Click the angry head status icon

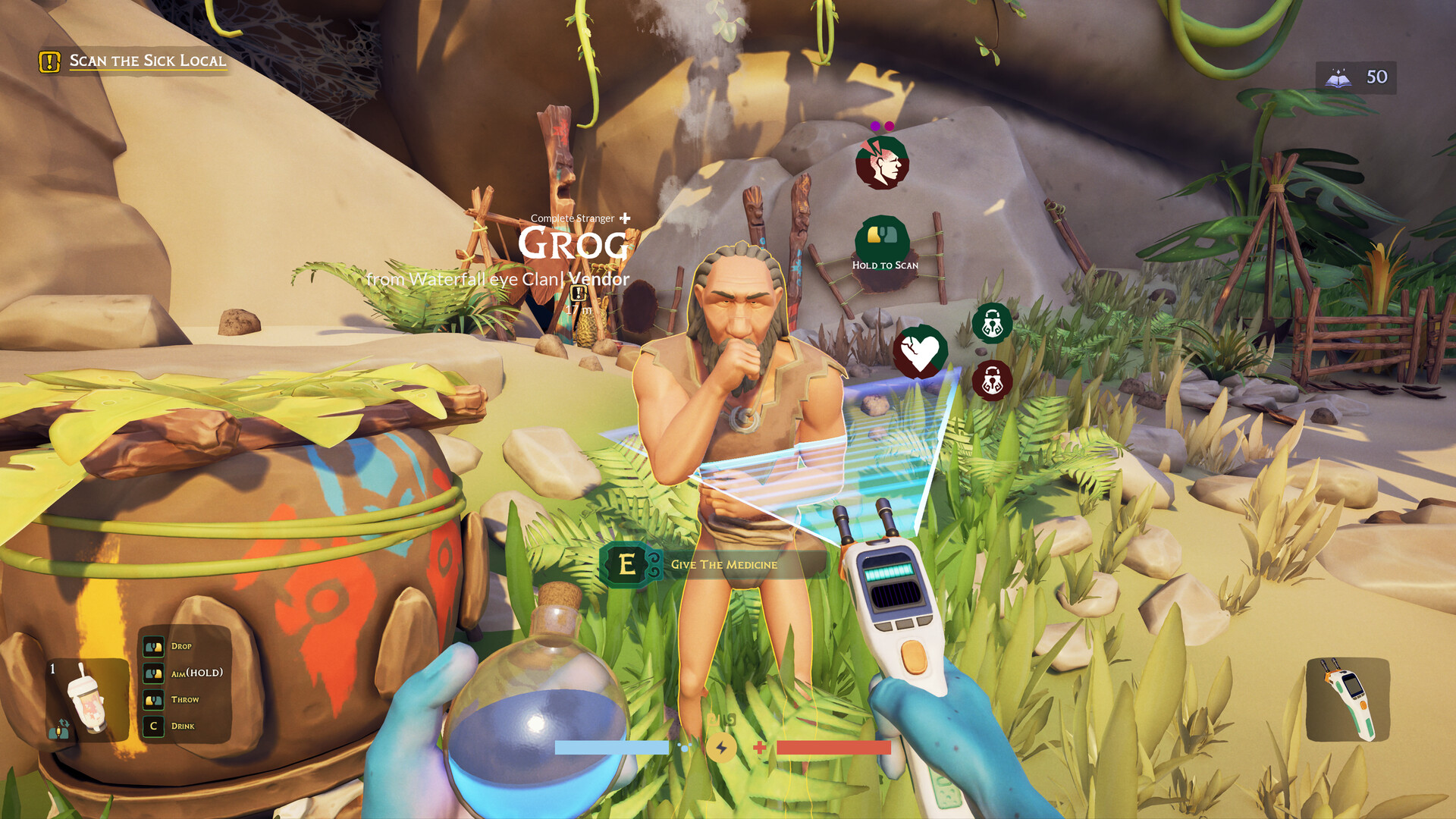(x=882, y=162)
